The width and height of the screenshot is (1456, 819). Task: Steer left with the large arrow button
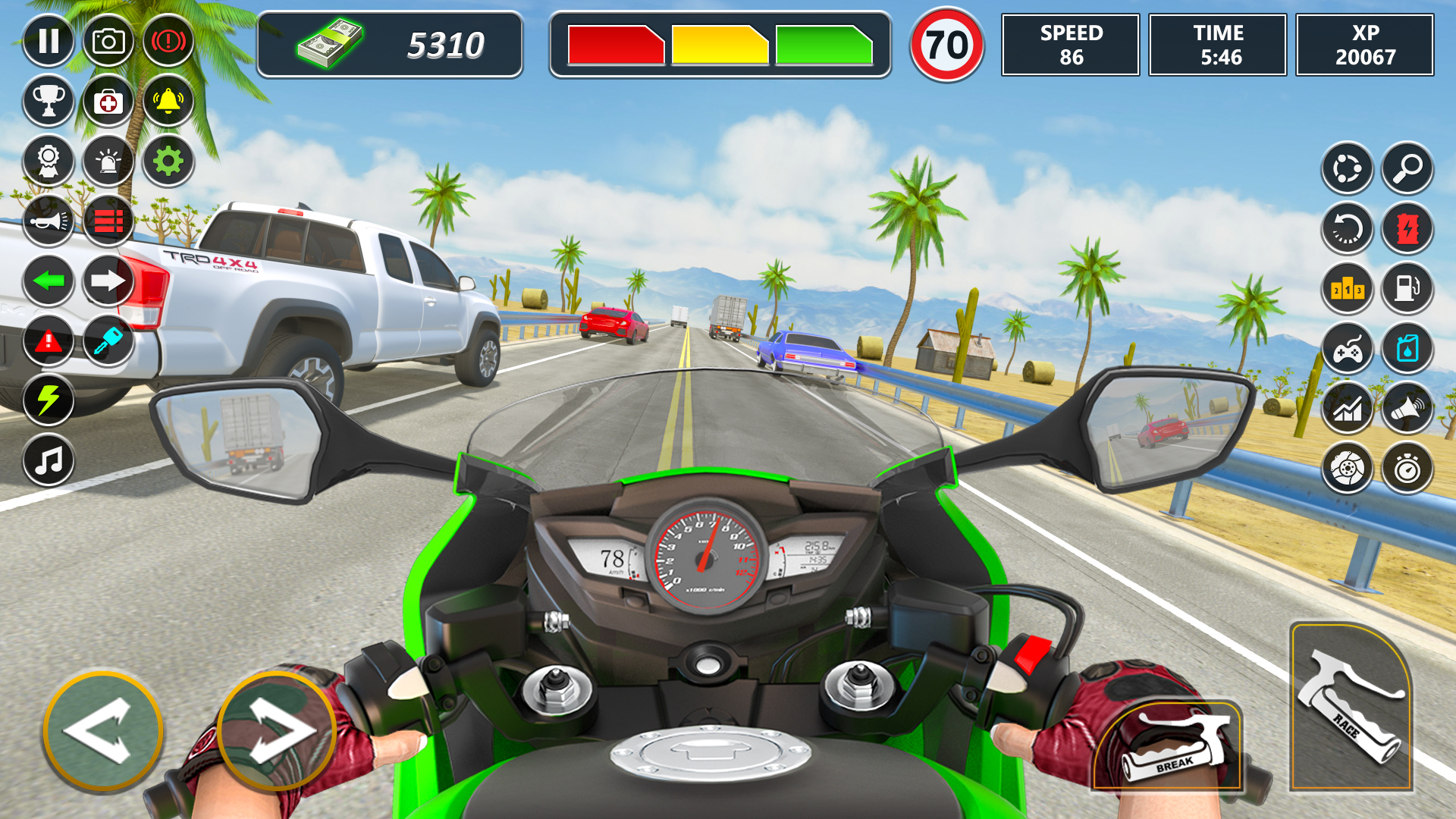pyautogui.click(x=103, y=731)
